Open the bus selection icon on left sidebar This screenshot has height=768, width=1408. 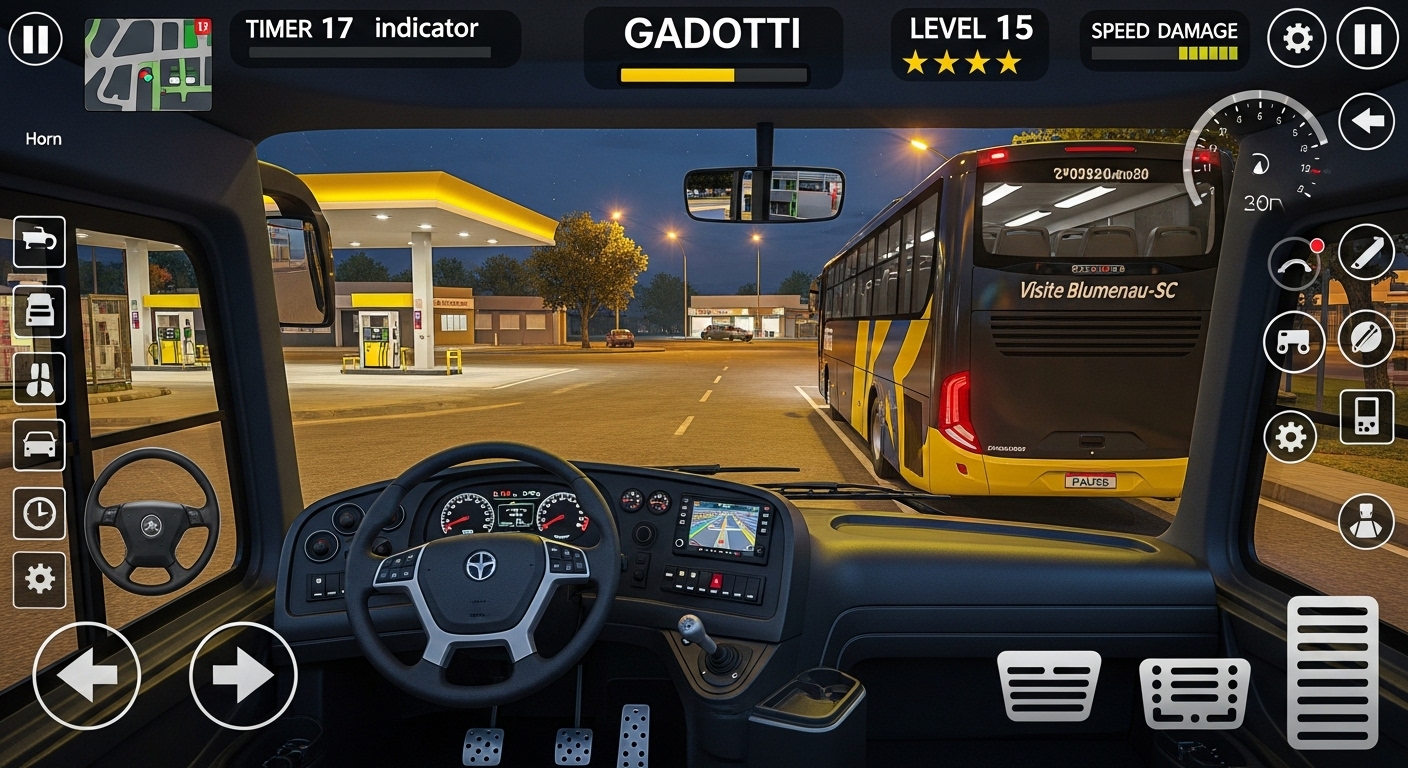(39, 311)
